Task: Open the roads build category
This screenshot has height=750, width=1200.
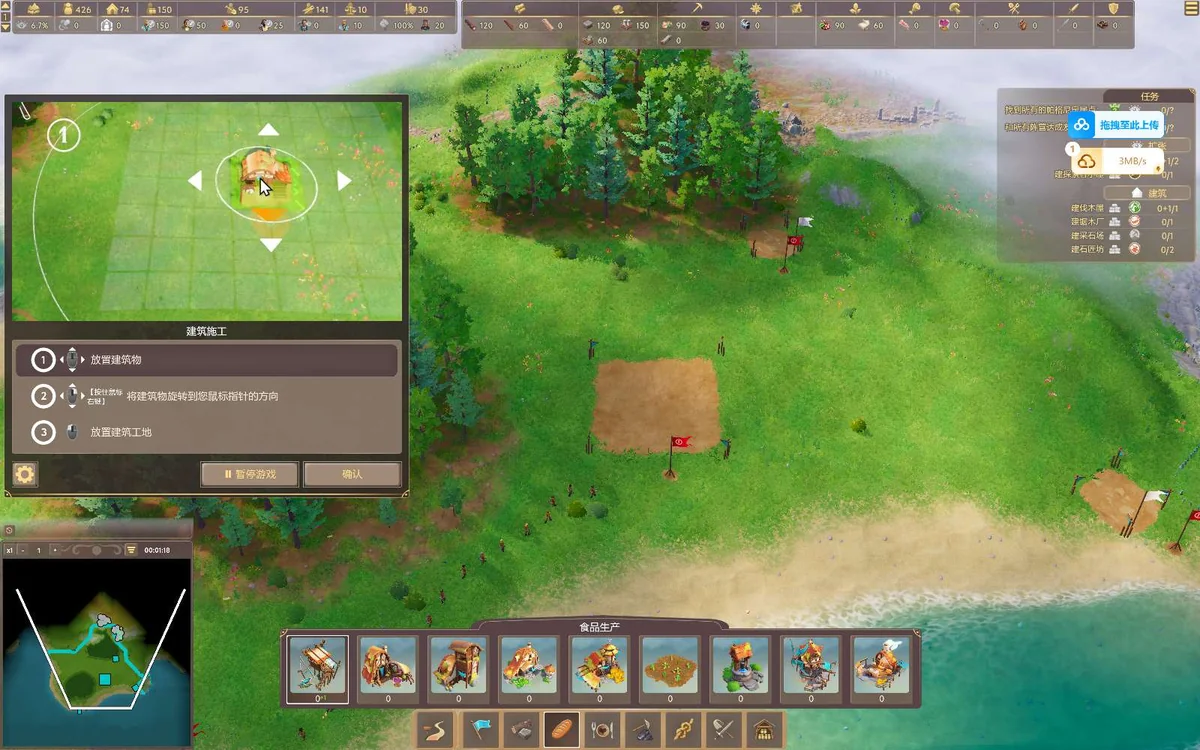Action: click(x=437, y=730)
